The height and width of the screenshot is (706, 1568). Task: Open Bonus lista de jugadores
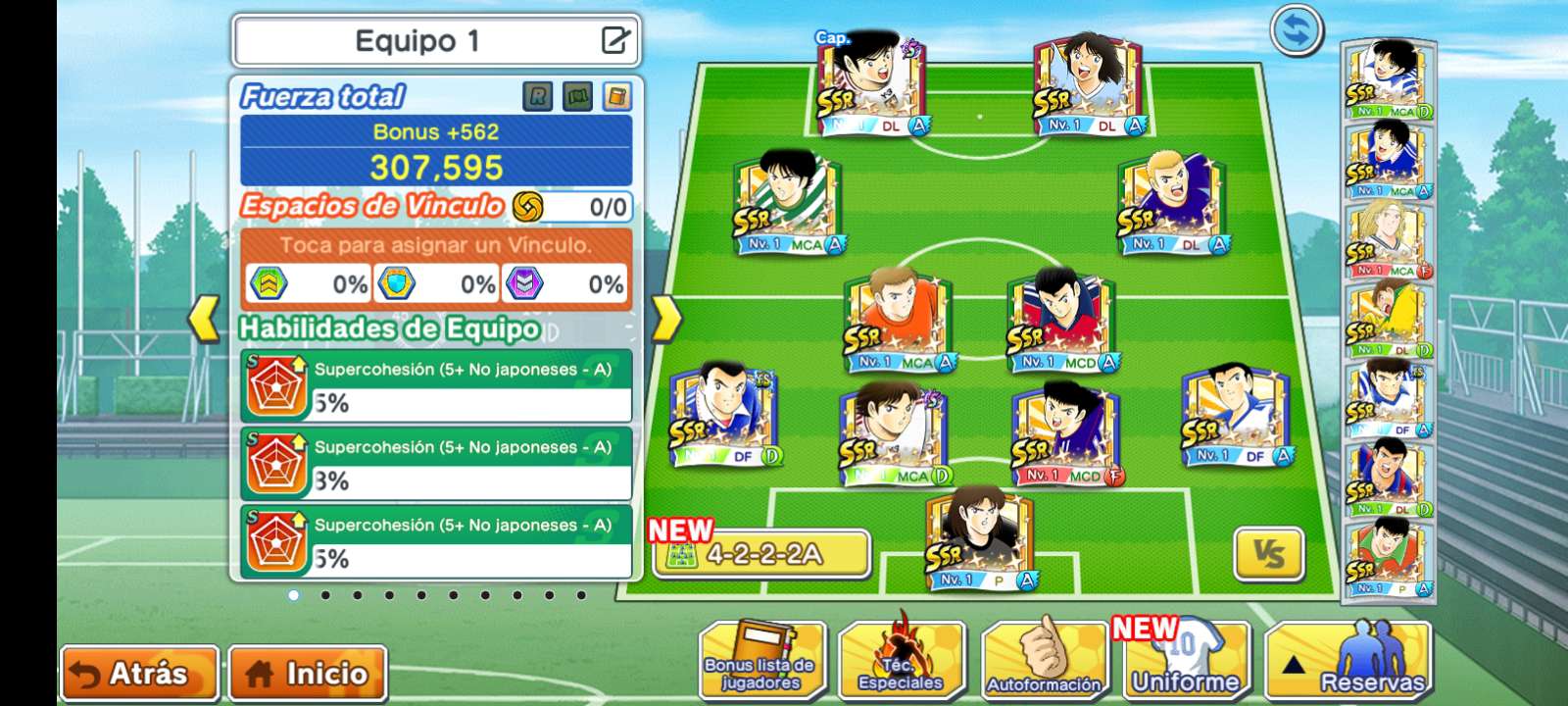click(761, 661)
